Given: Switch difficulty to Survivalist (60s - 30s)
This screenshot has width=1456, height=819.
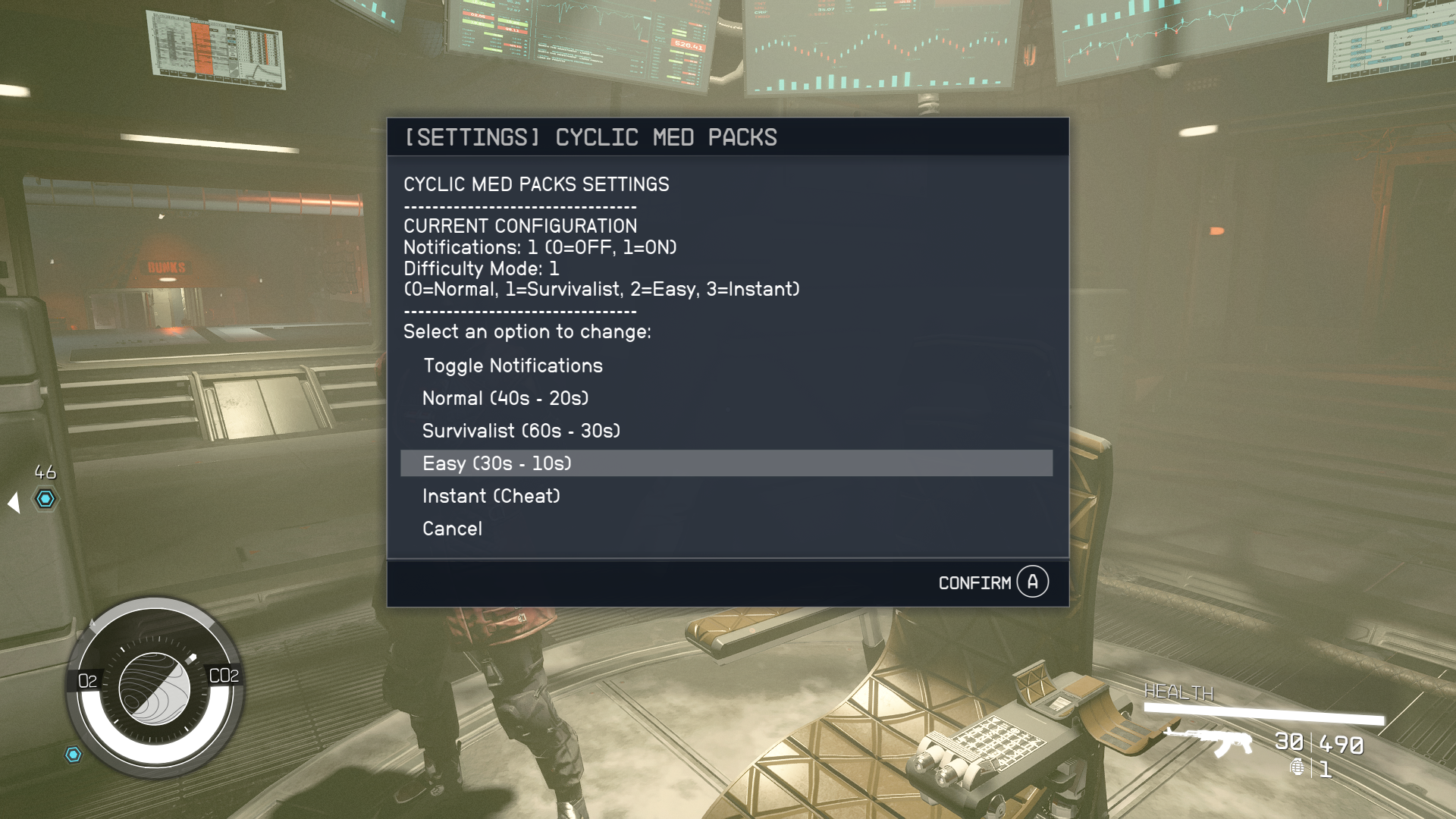Looking at the screenshot, I should (x=521, y=430).
